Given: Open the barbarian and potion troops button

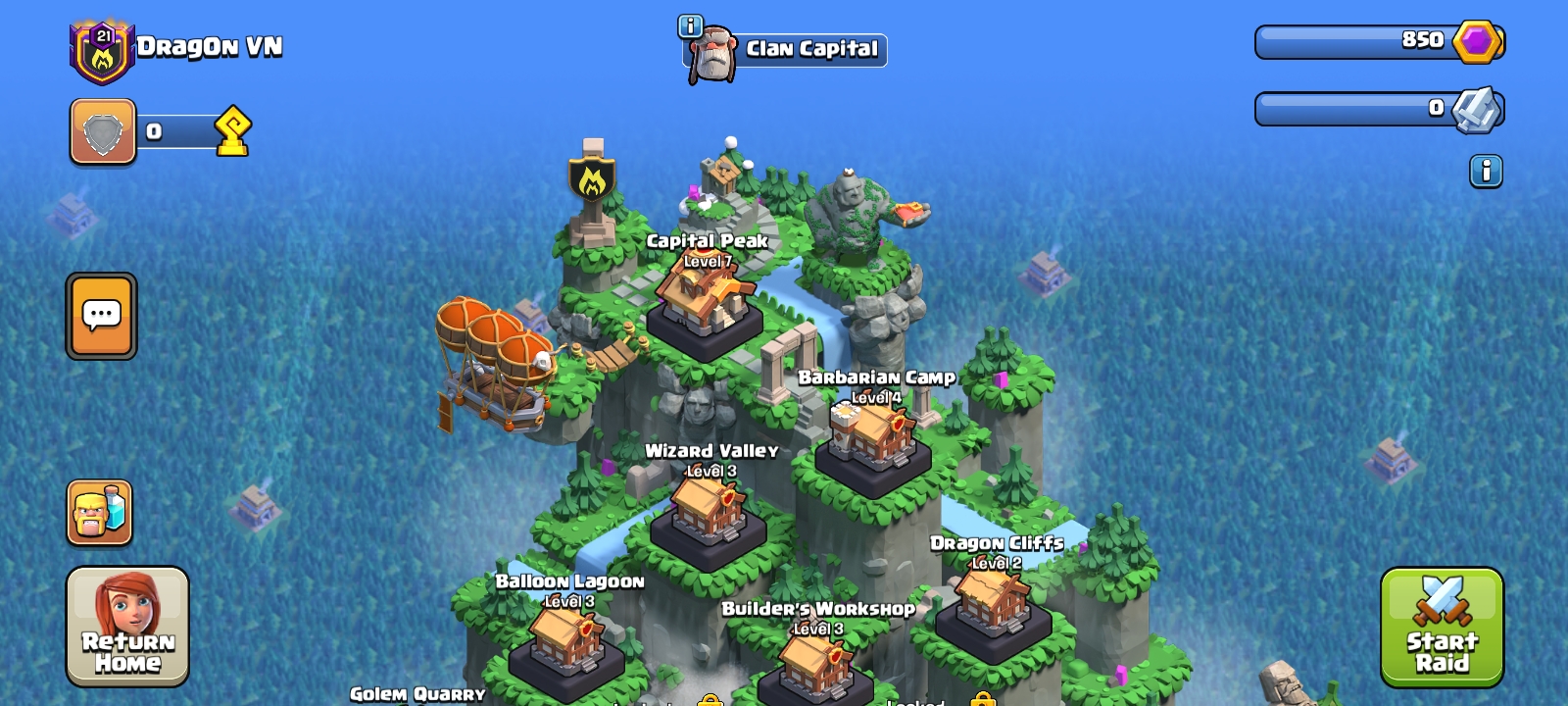Looking at the screenshot, I should tap(99, 512).
